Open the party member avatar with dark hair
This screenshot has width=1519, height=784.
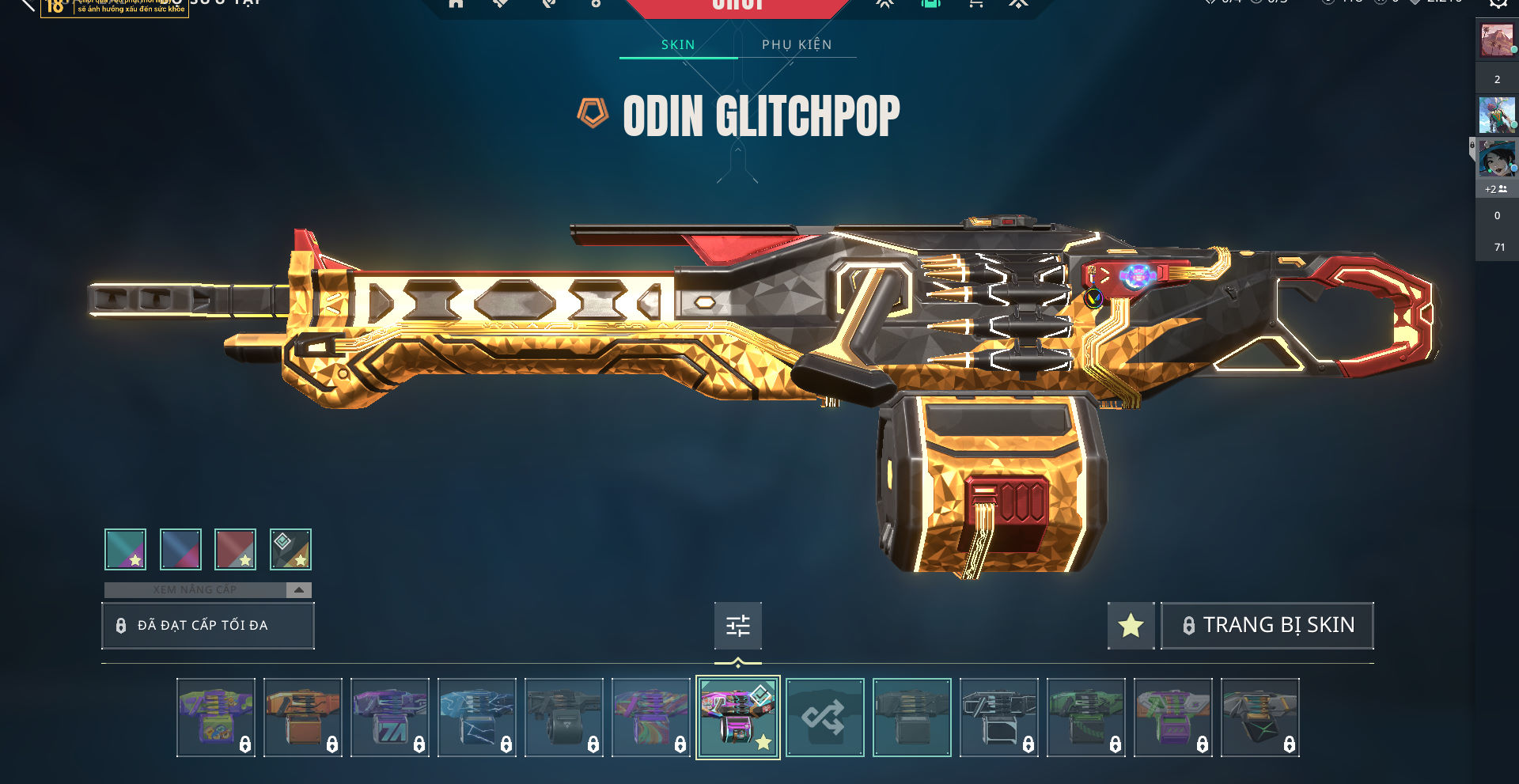pyautogui.click(x=1496, y=159)
